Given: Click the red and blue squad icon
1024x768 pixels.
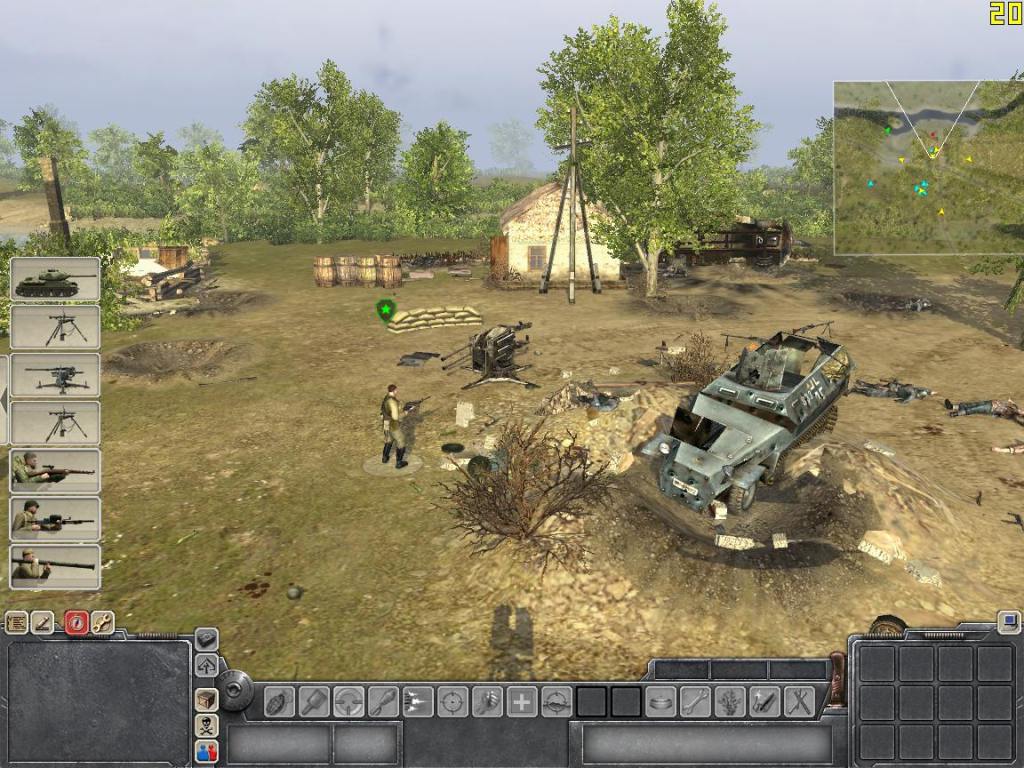Looking at the screenshot, I should [x=206, y=750].
